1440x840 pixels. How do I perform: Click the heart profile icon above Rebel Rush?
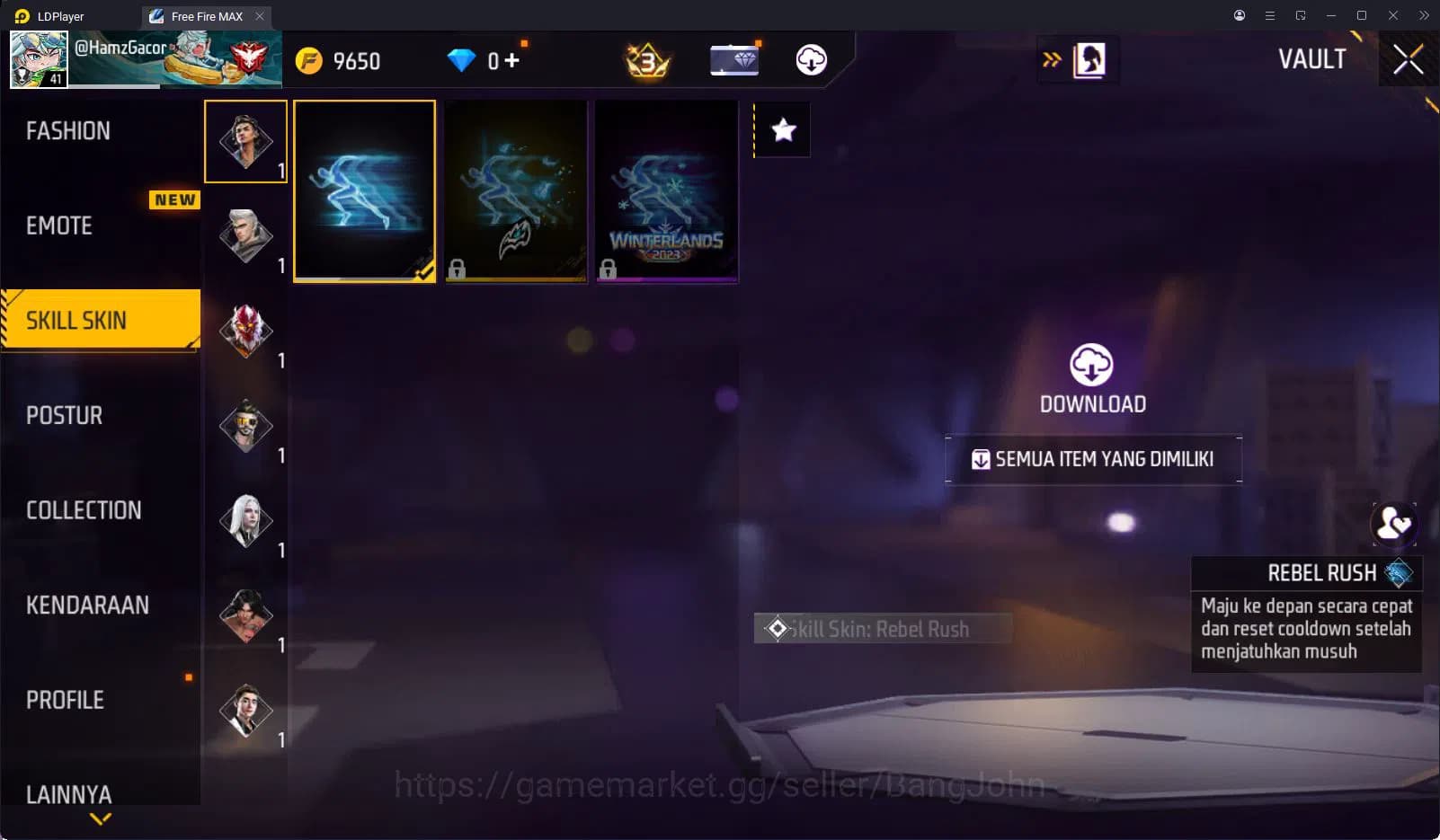1395,523
